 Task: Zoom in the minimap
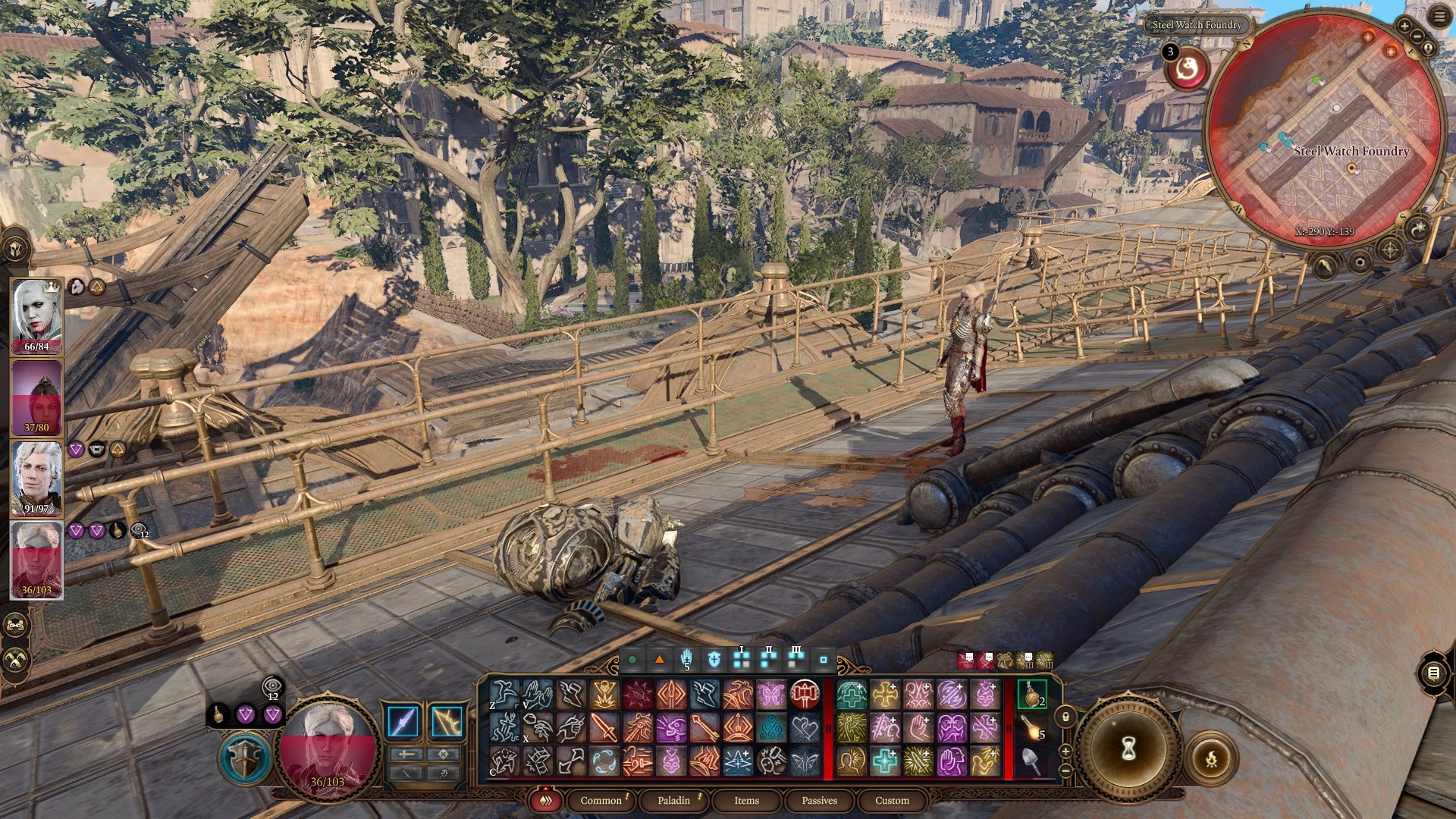pos(1404,27)
